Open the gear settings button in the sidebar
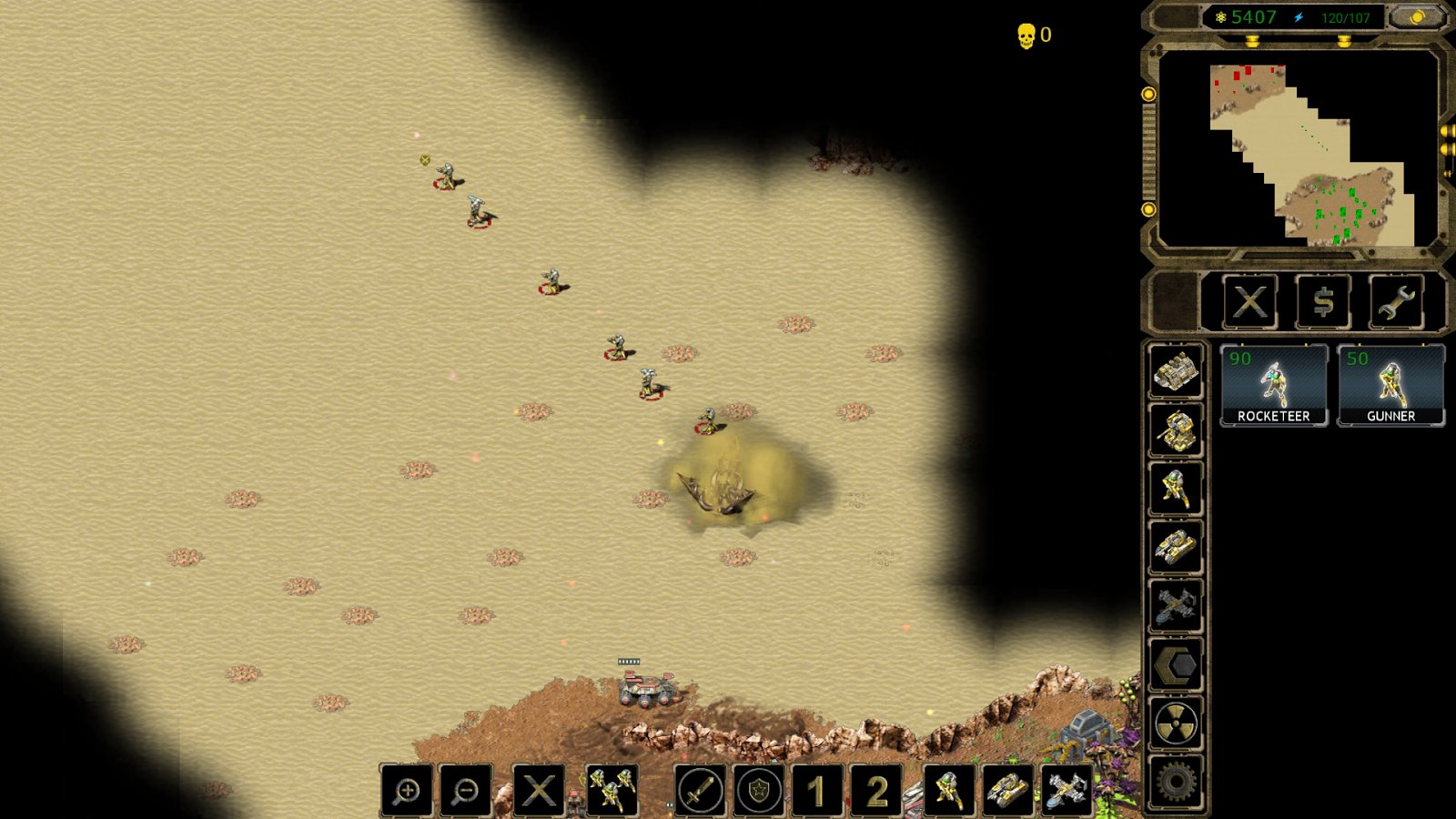This screenshot has height=819, width=1456. coord(1176,782)
